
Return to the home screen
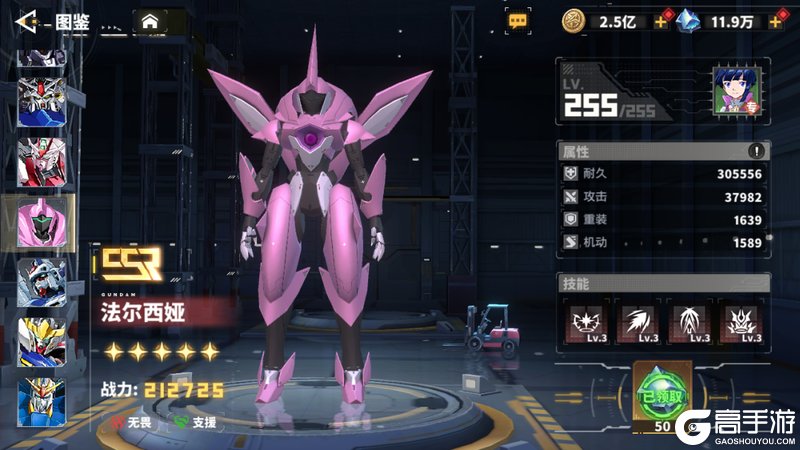[x=150, y=21]
